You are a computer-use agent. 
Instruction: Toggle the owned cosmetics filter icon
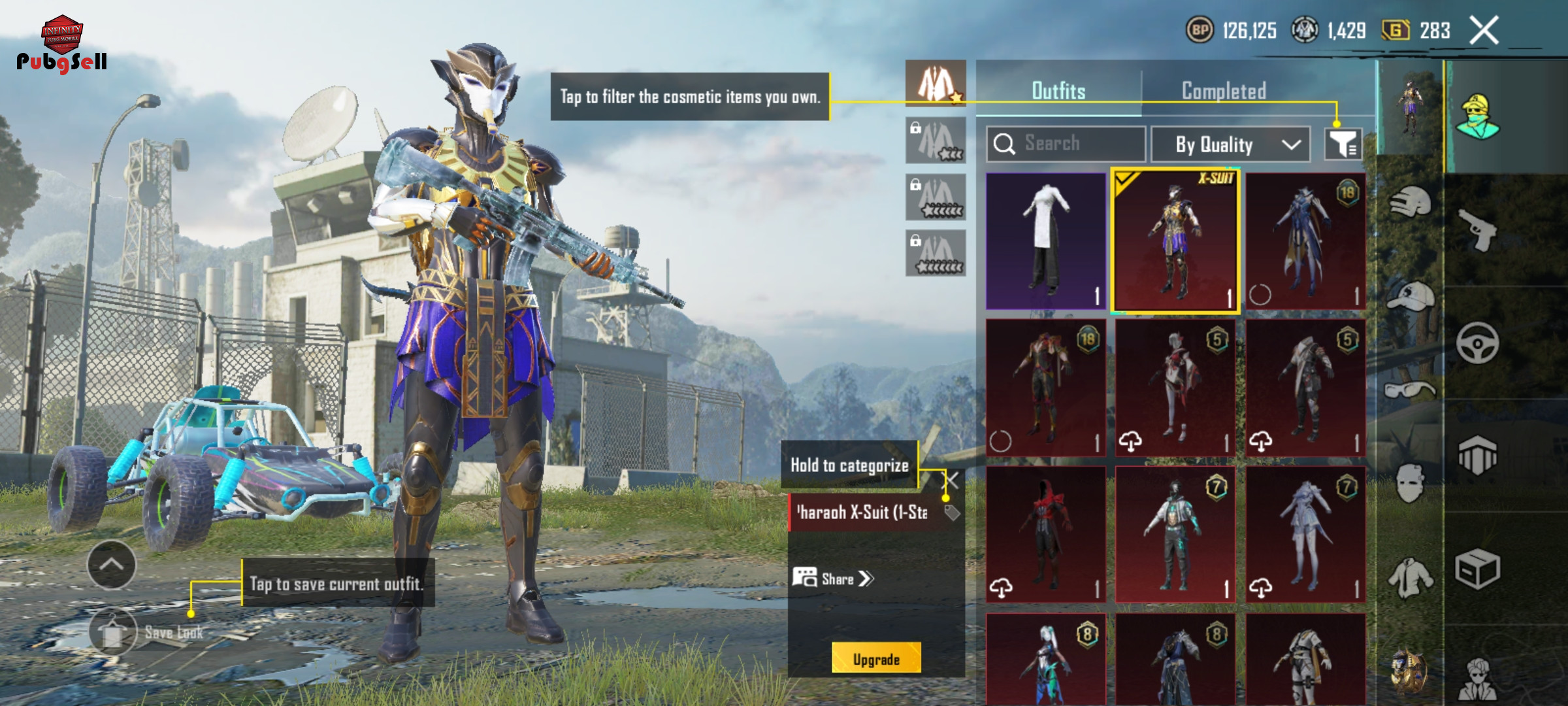click(1343, 144)
